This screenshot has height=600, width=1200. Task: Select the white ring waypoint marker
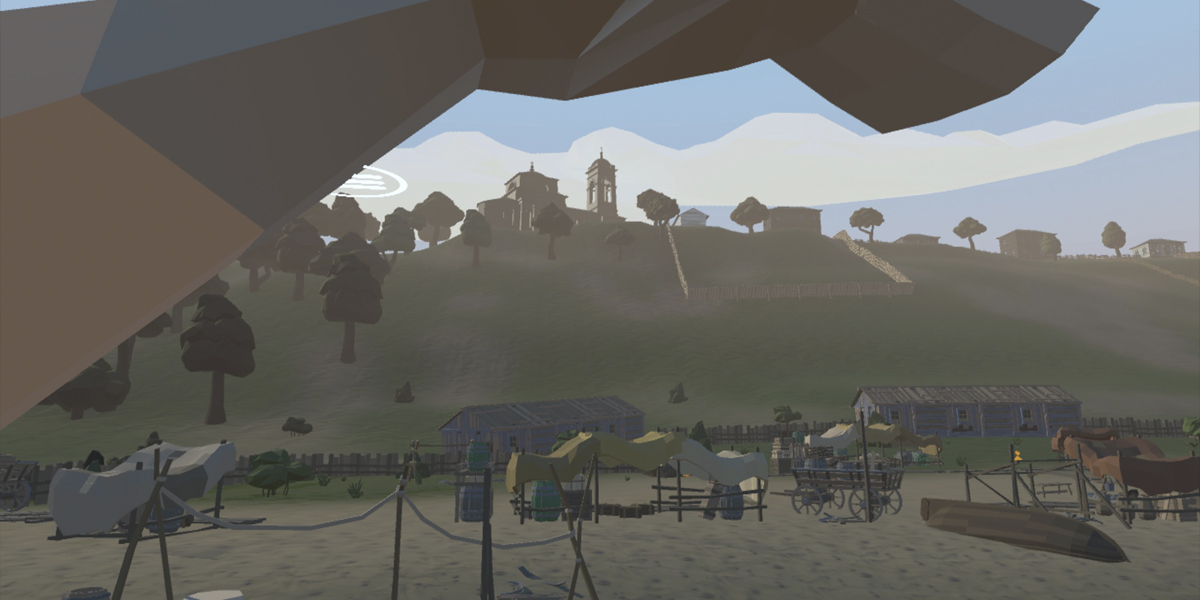pyautogui.click(x=372, y=183)
